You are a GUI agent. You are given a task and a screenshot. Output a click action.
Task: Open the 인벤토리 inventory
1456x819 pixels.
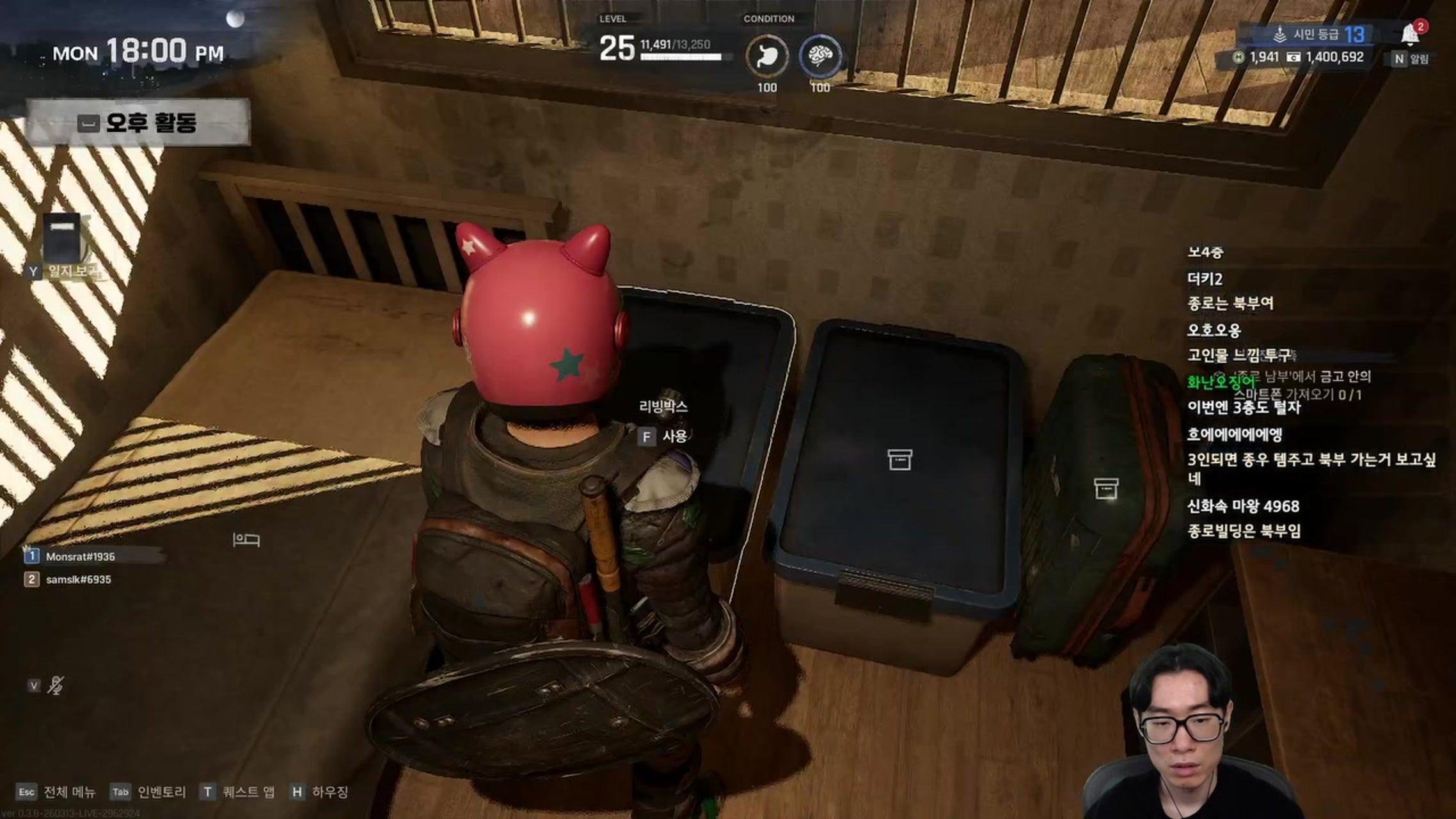pos(148,792)
